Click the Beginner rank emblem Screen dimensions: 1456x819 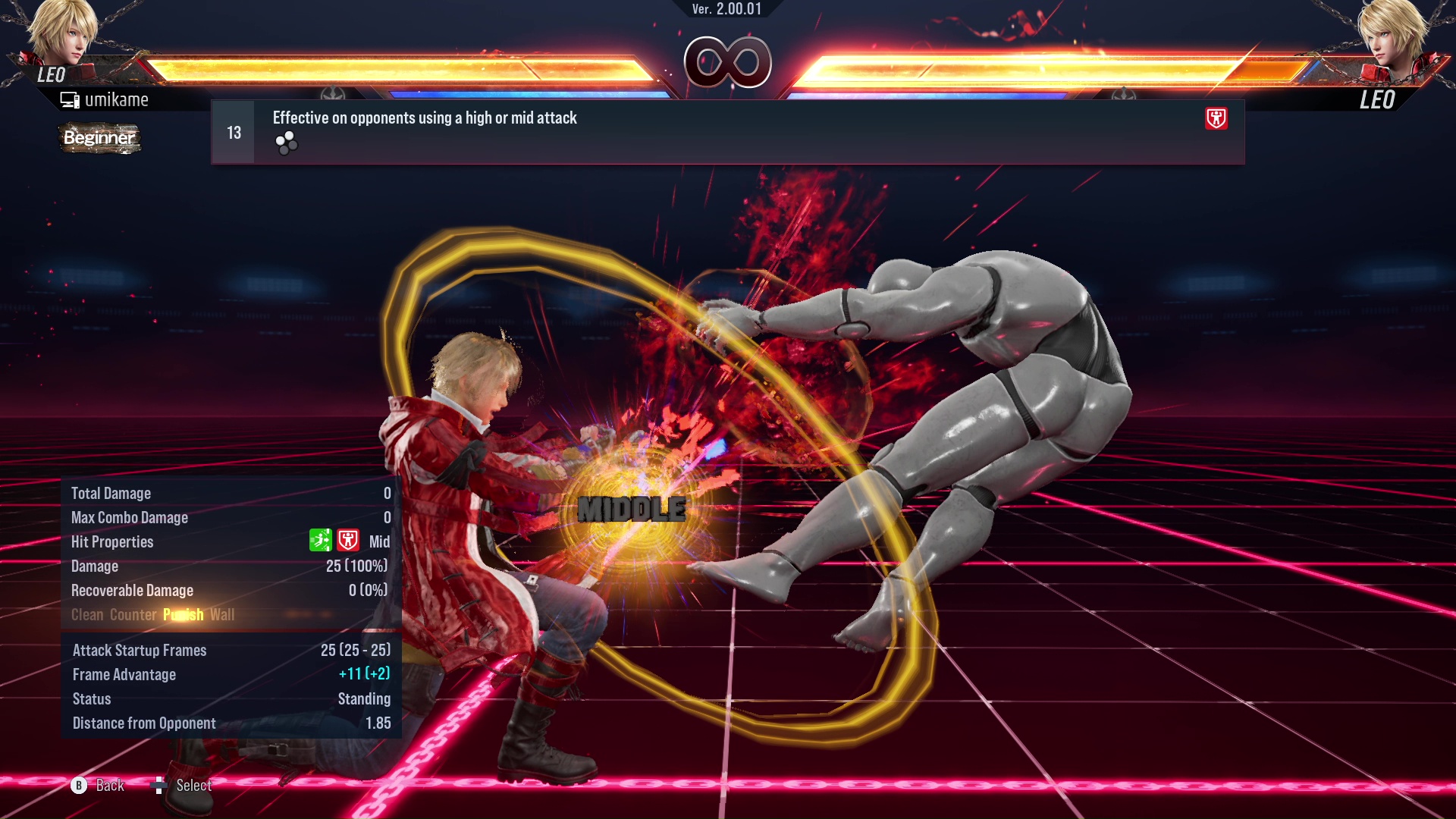99,138
